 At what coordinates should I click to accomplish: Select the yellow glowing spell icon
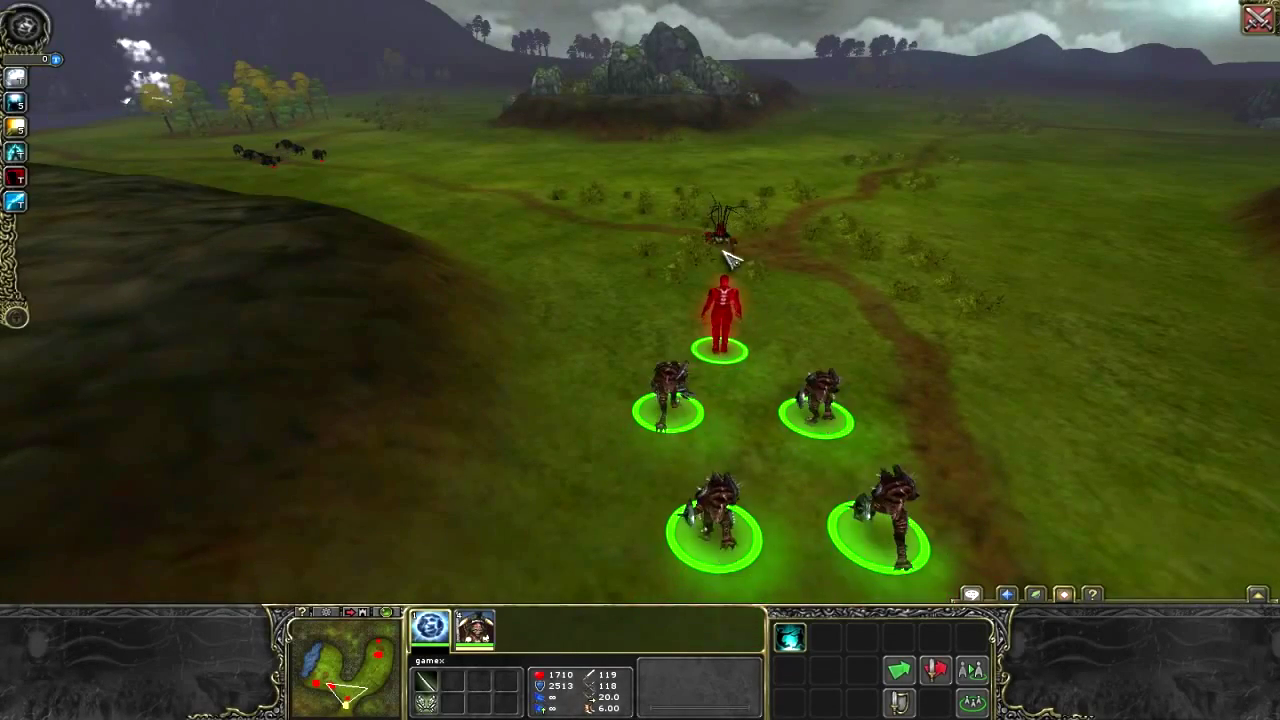click(x=15, y=127)
